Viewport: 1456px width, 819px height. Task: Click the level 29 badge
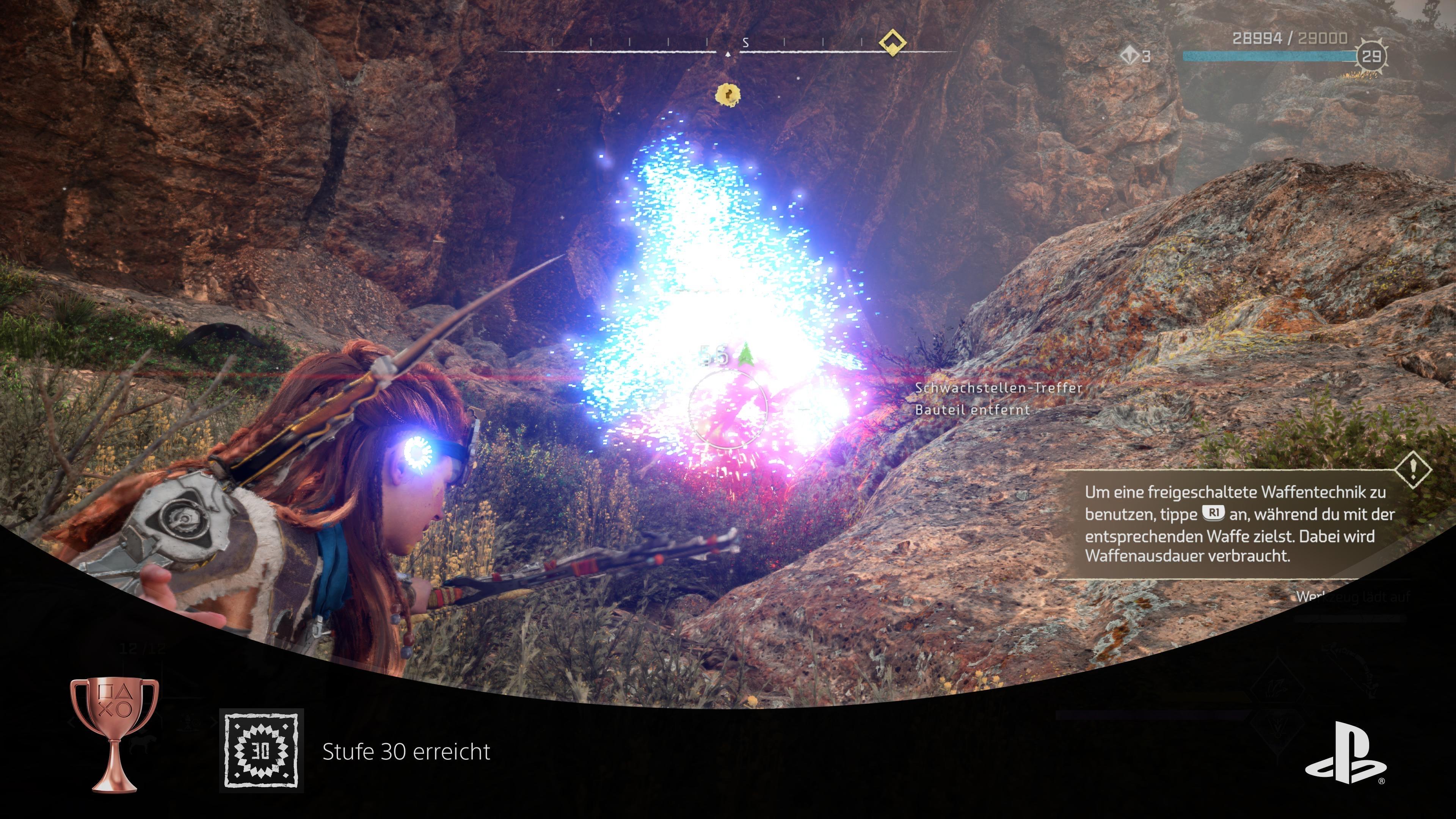click(x=1371, y=55)
